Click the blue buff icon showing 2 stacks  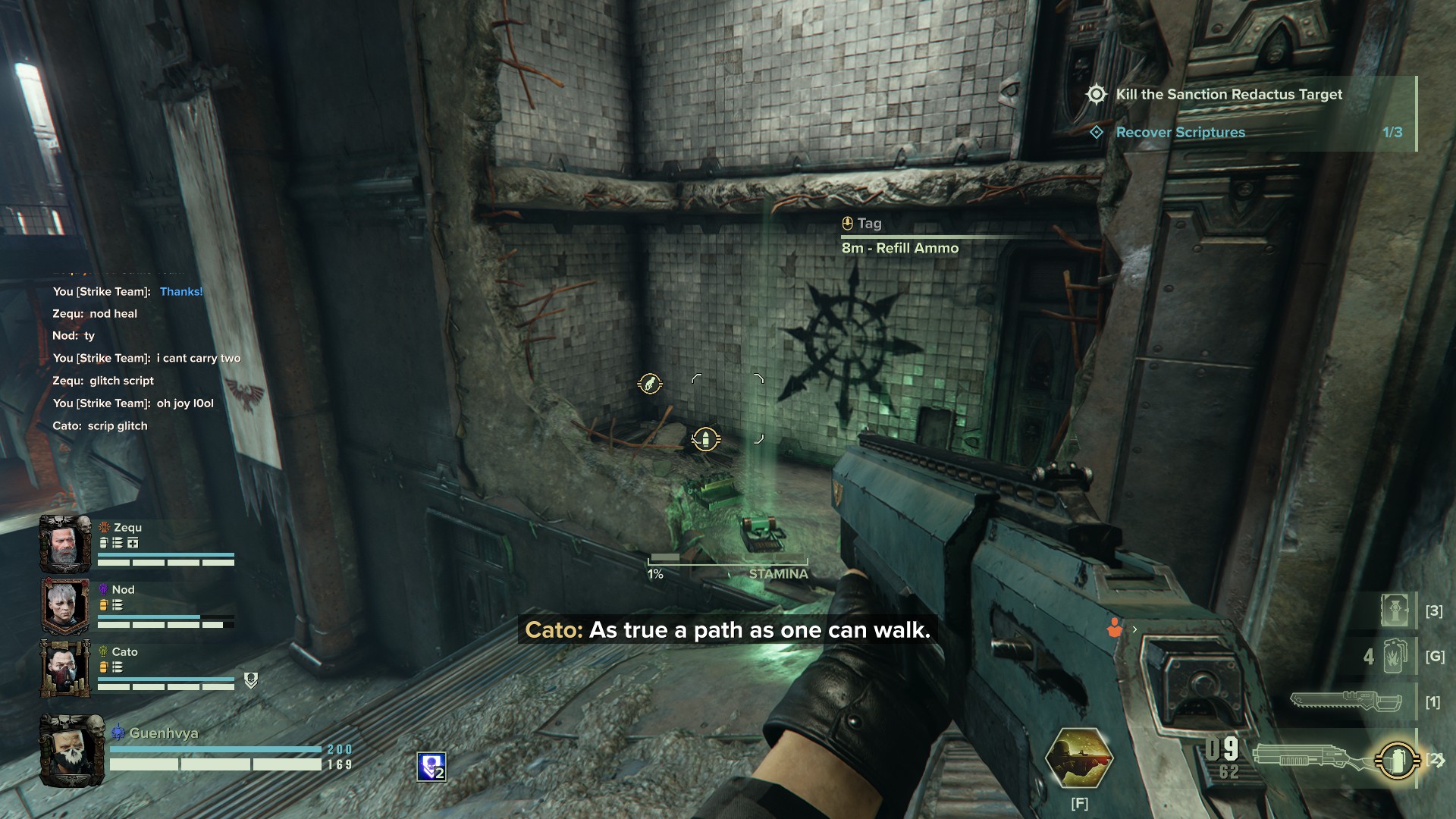tap(431, 767)
